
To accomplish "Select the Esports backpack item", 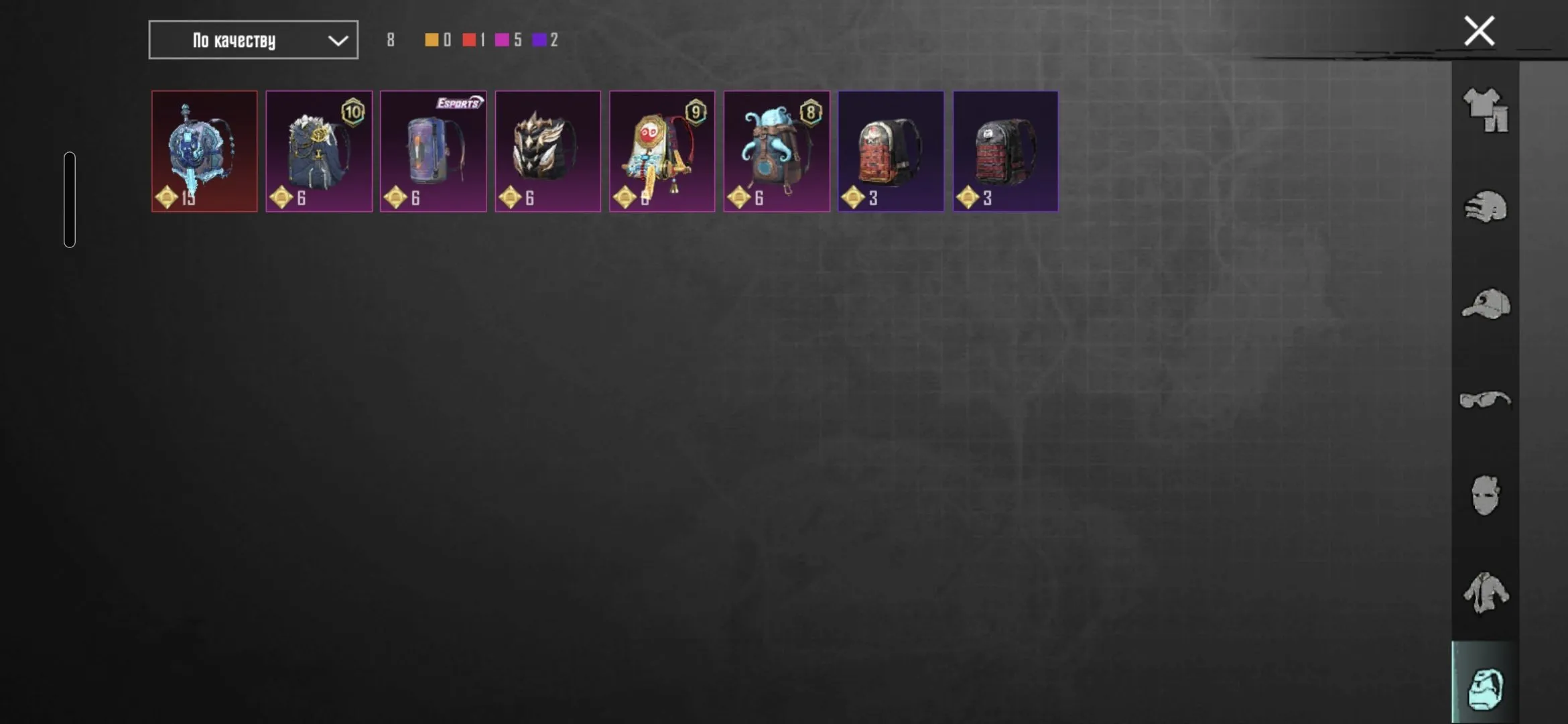I will tap(433, 150).
